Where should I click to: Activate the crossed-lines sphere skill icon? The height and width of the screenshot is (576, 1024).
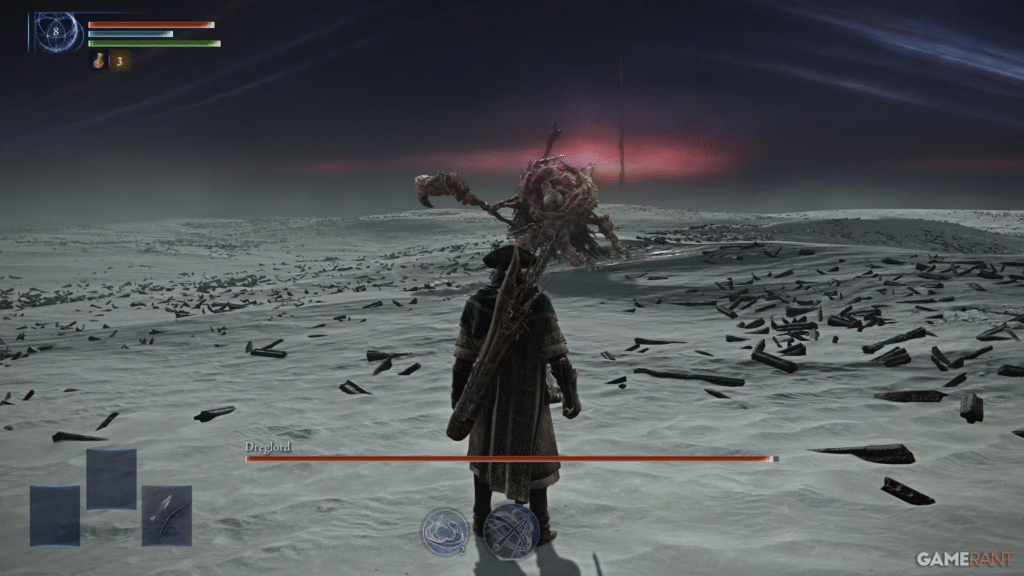[511, 530]
